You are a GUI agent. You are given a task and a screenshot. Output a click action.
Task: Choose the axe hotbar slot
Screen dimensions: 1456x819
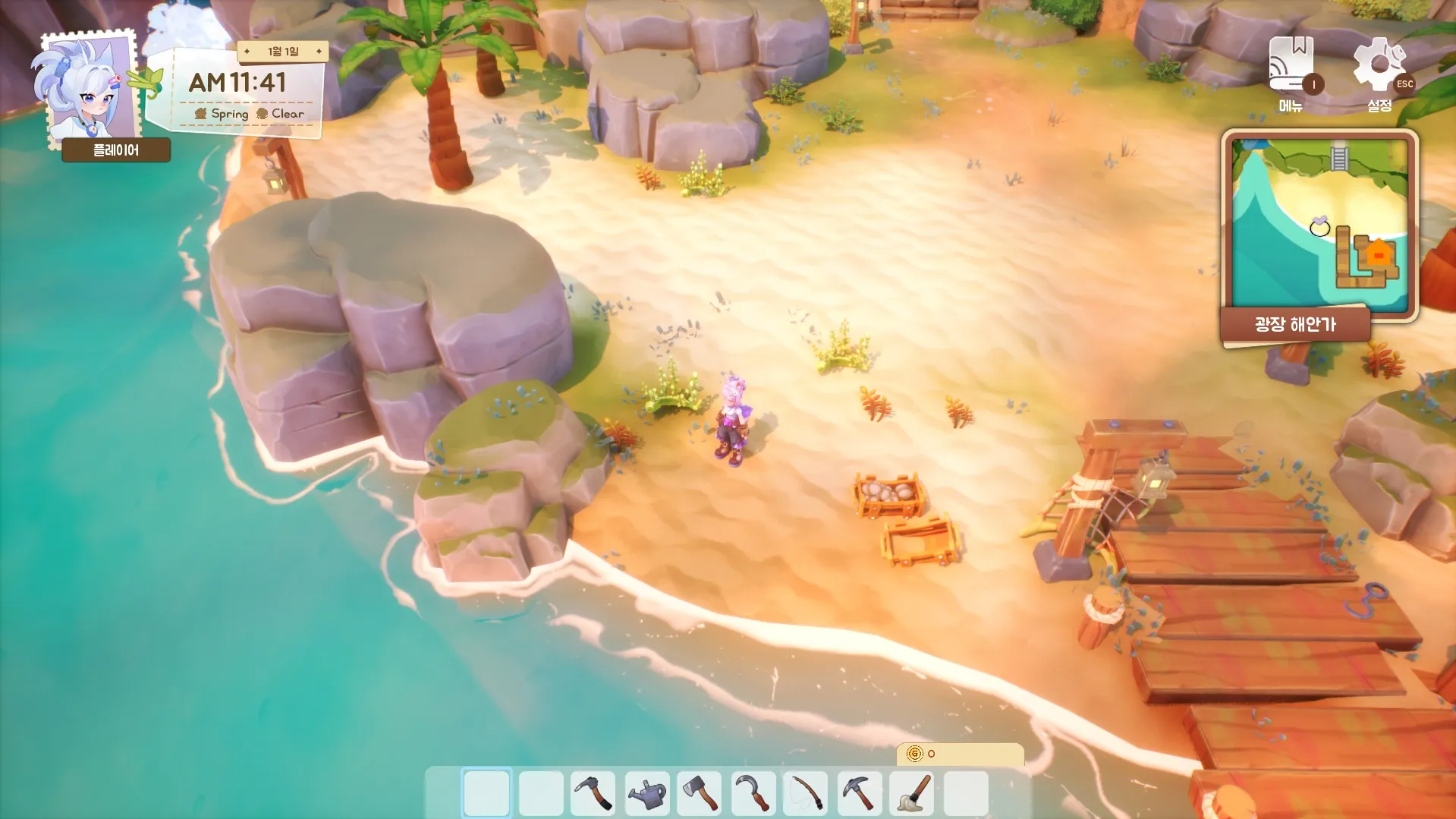[x=700, y=793]
